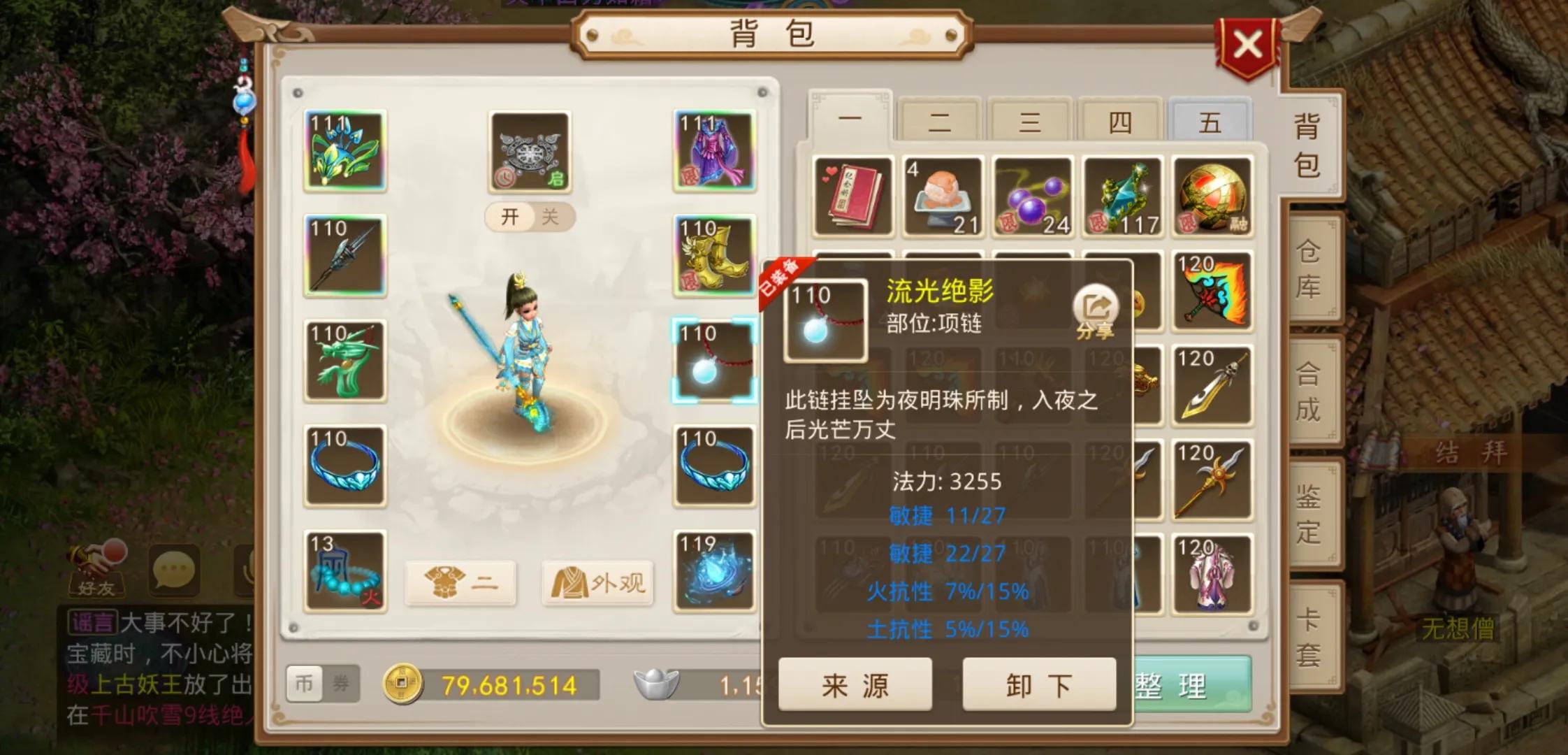Activate the timed 启 equipment slot
The height and width of the screenshot is (755, 1568).
point(529,150)
